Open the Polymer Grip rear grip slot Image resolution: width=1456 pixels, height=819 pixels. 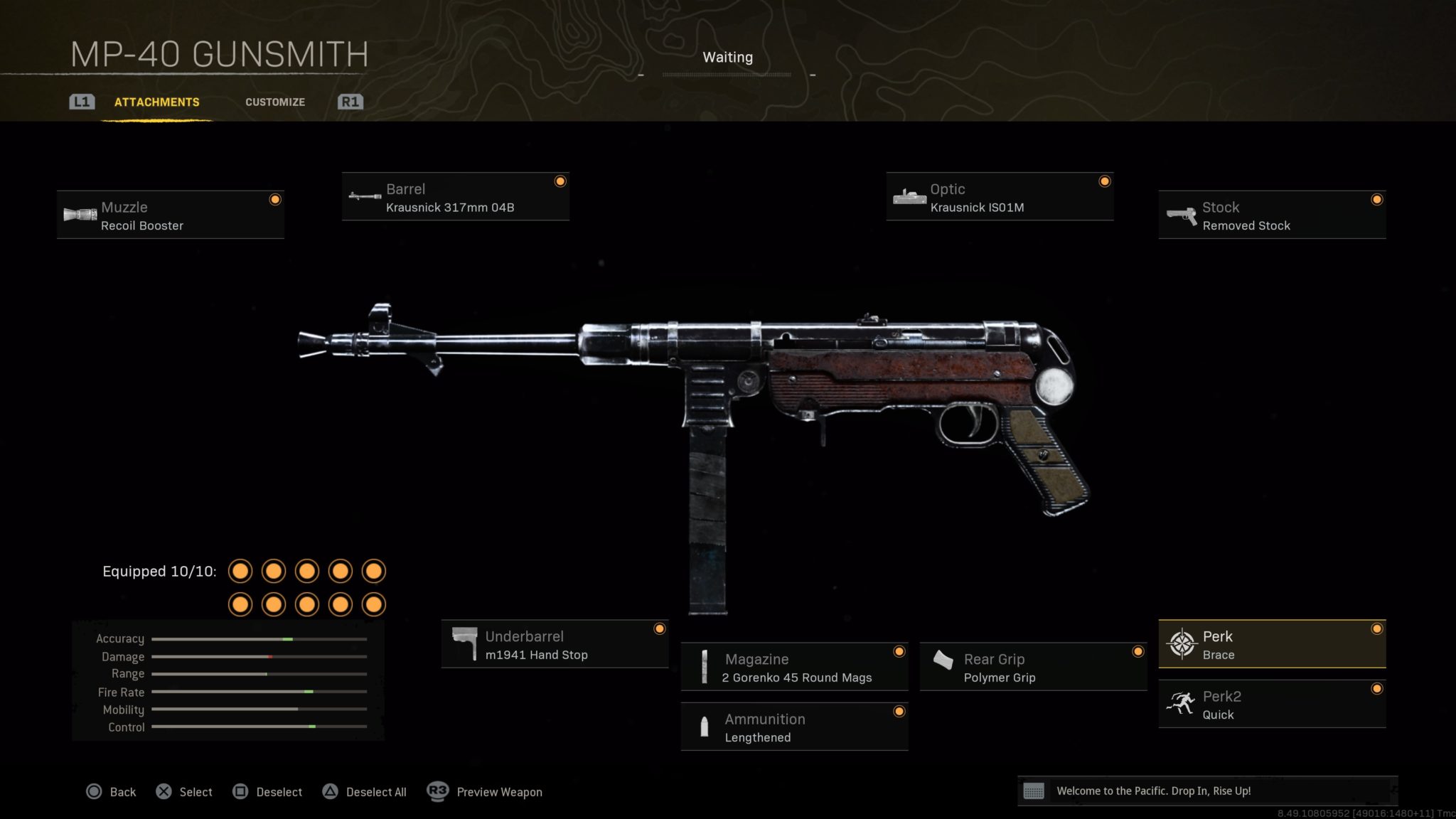(x=1032, y=667)
